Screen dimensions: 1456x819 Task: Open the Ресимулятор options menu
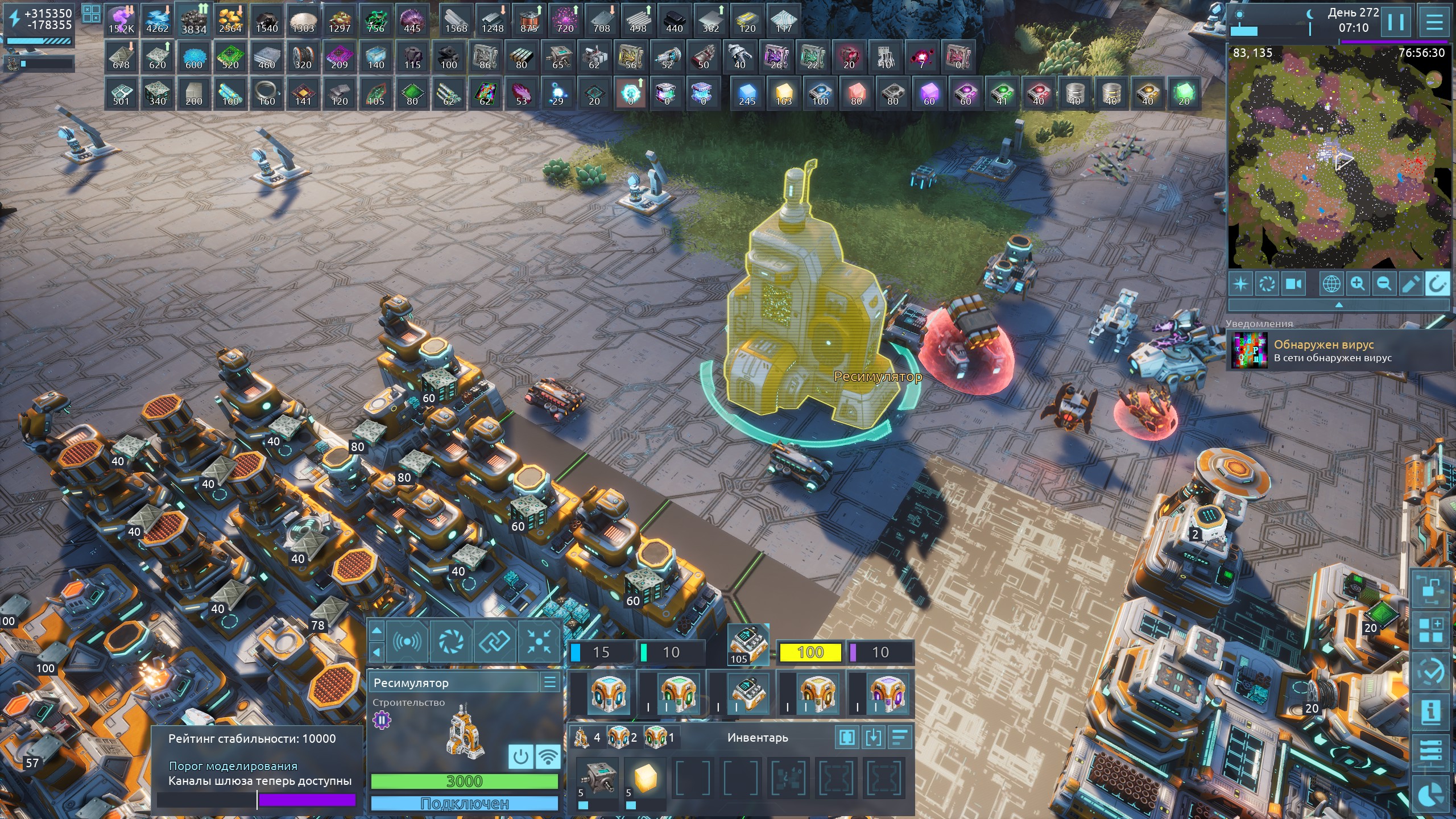point(549,682)
